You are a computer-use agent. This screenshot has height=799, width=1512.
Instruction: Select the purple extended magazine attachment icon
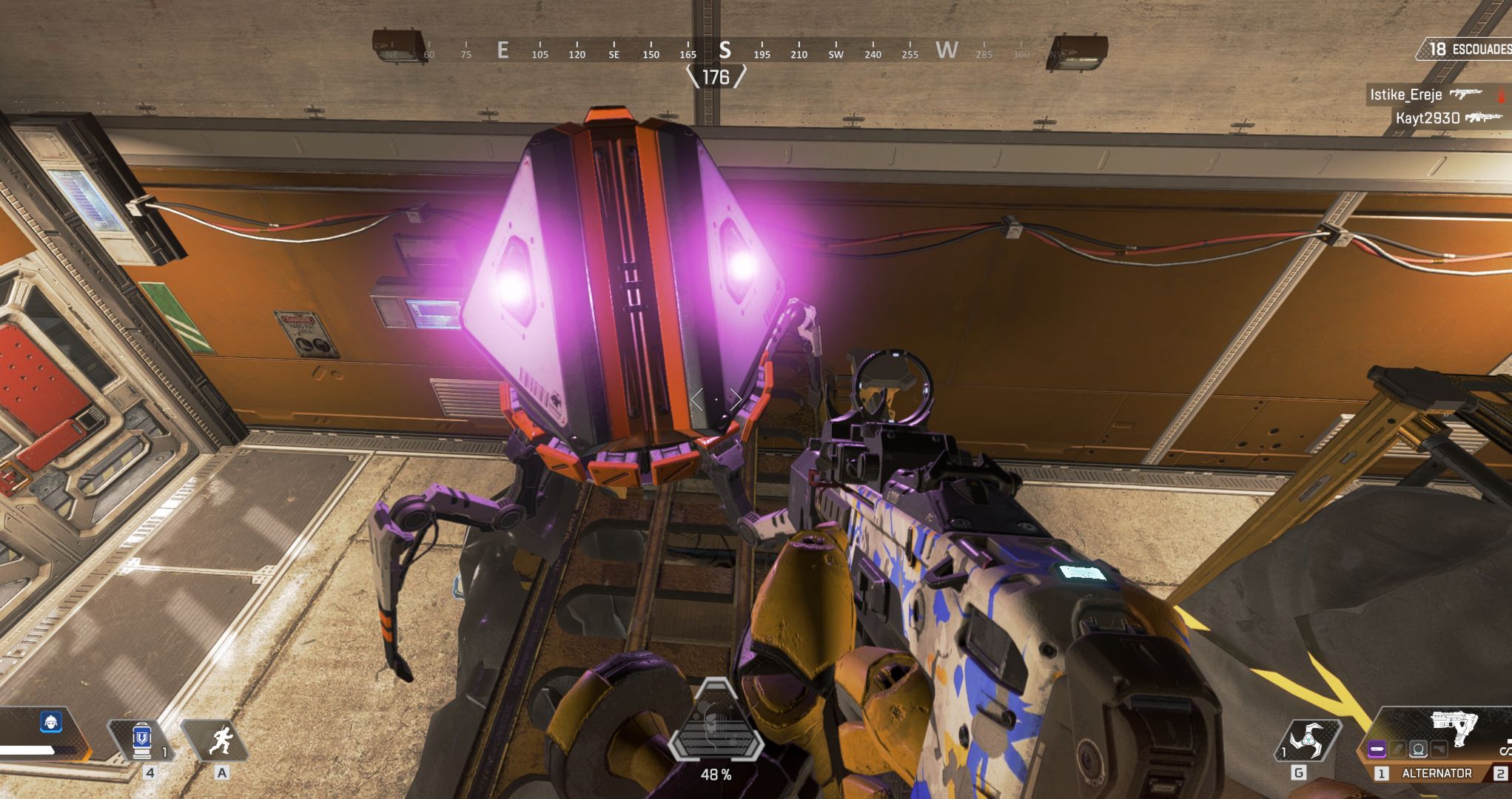tap(1377, 749)
